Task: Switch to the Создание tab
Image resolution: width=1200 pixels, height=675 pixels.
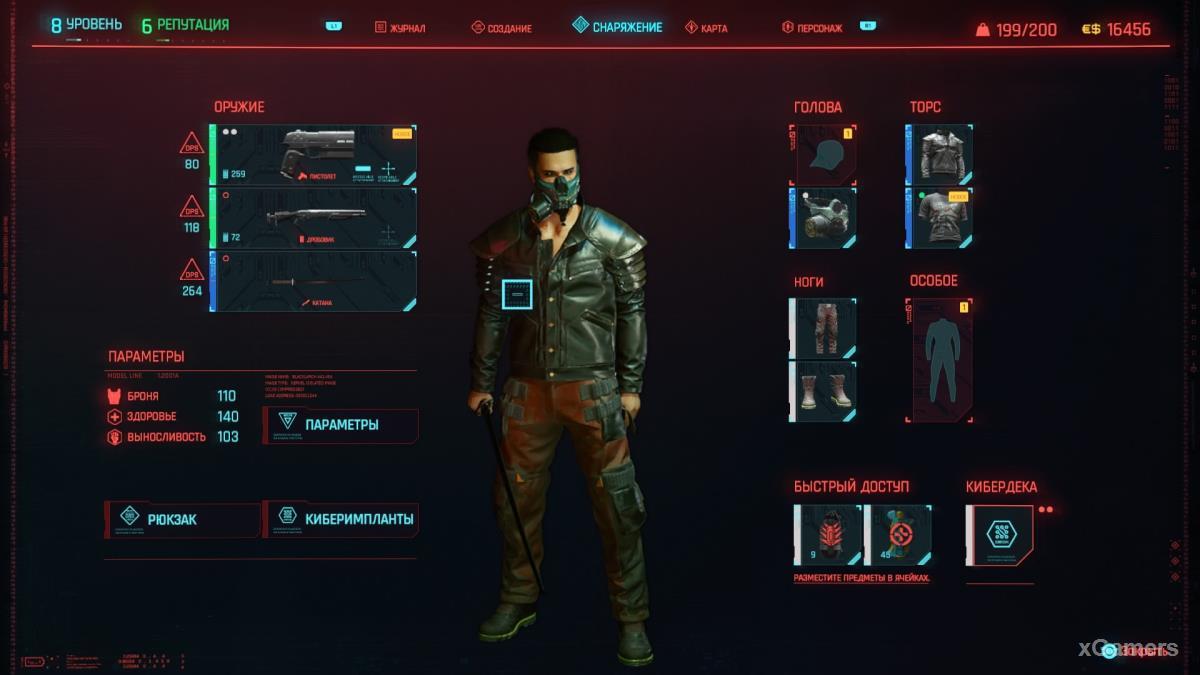Action: [501, 28]
